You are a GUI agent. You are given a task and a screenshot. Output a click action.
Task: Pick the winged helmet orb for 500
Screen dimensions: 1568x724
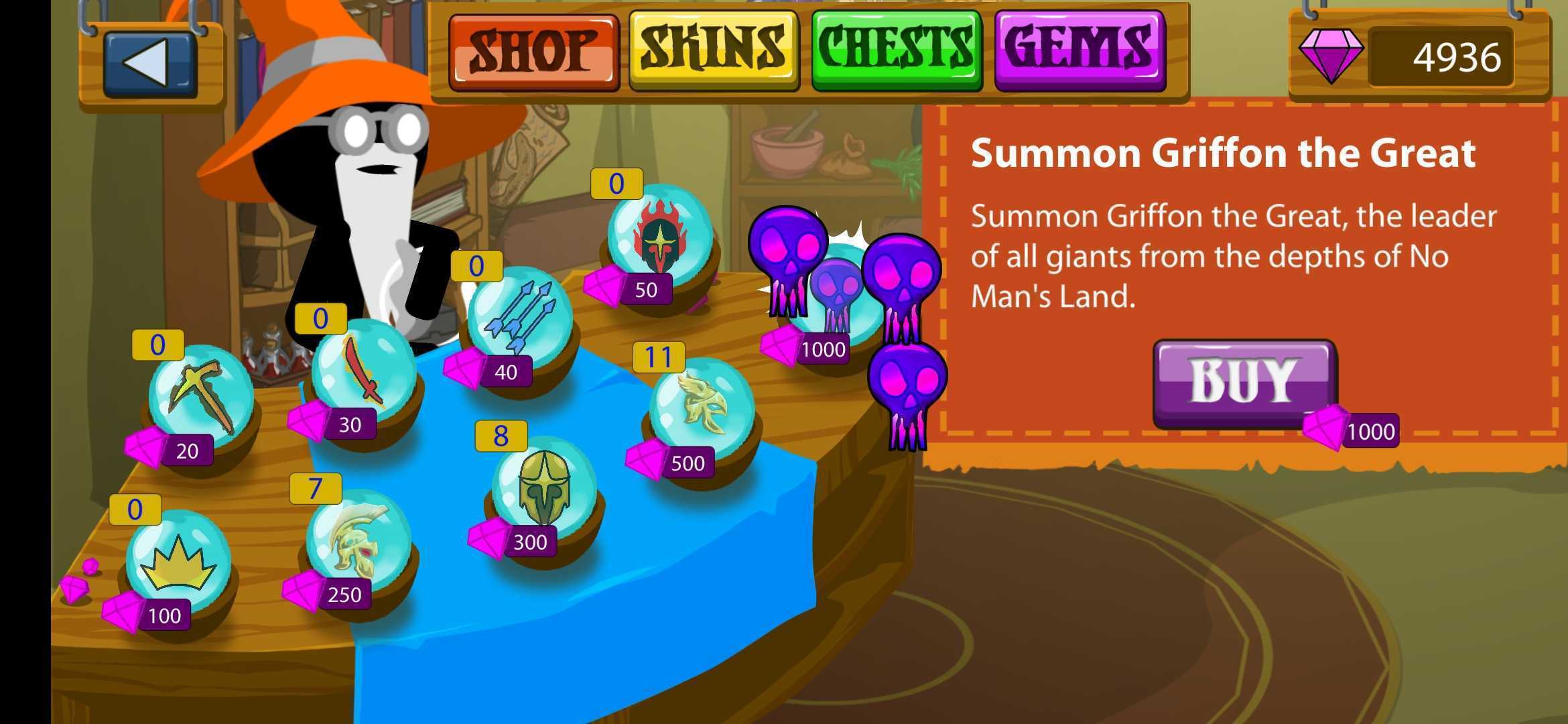702,409
